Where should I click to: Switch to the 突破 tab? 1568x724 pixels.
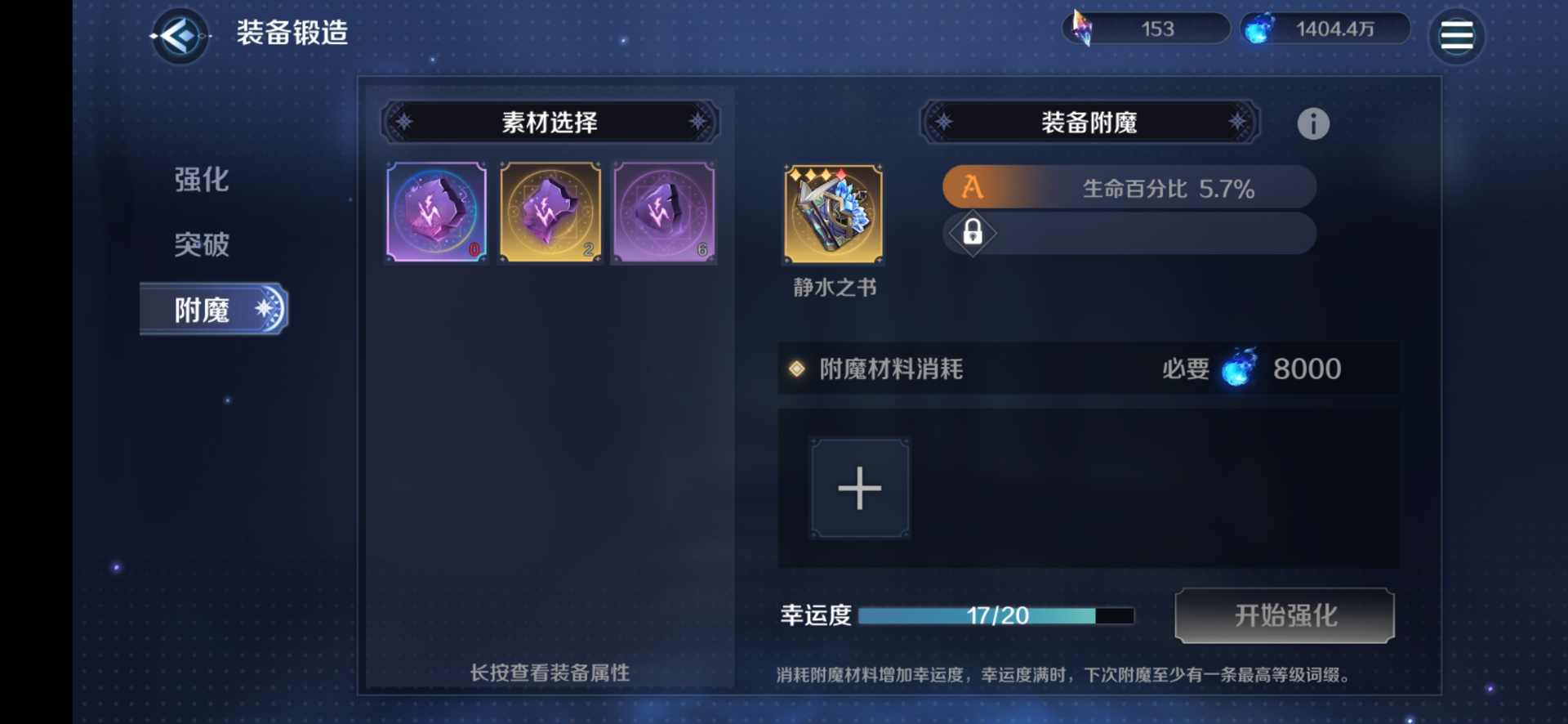click(200, 244)
